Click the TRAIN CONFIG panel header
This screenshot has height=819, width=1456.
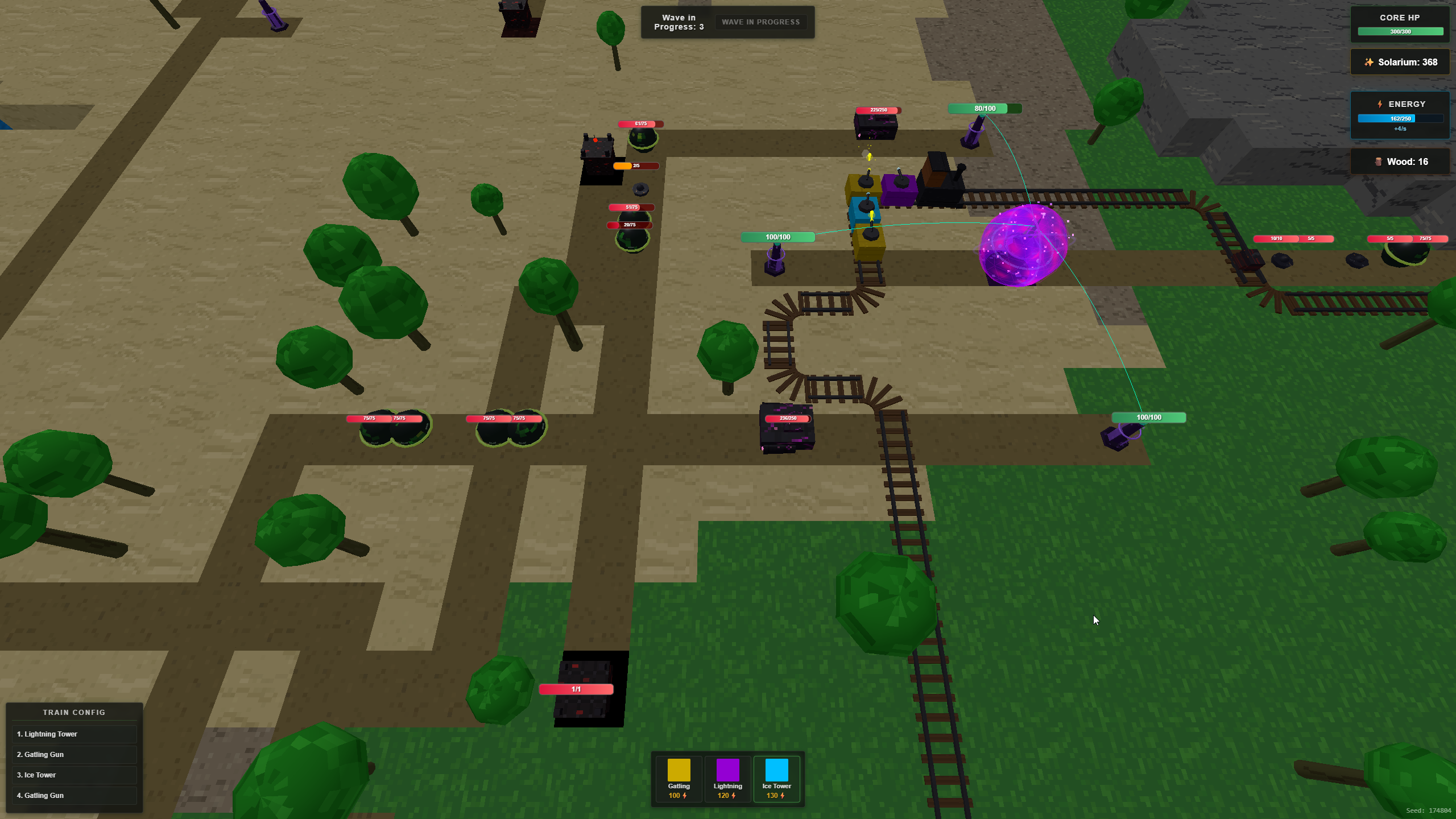point(74,712)
